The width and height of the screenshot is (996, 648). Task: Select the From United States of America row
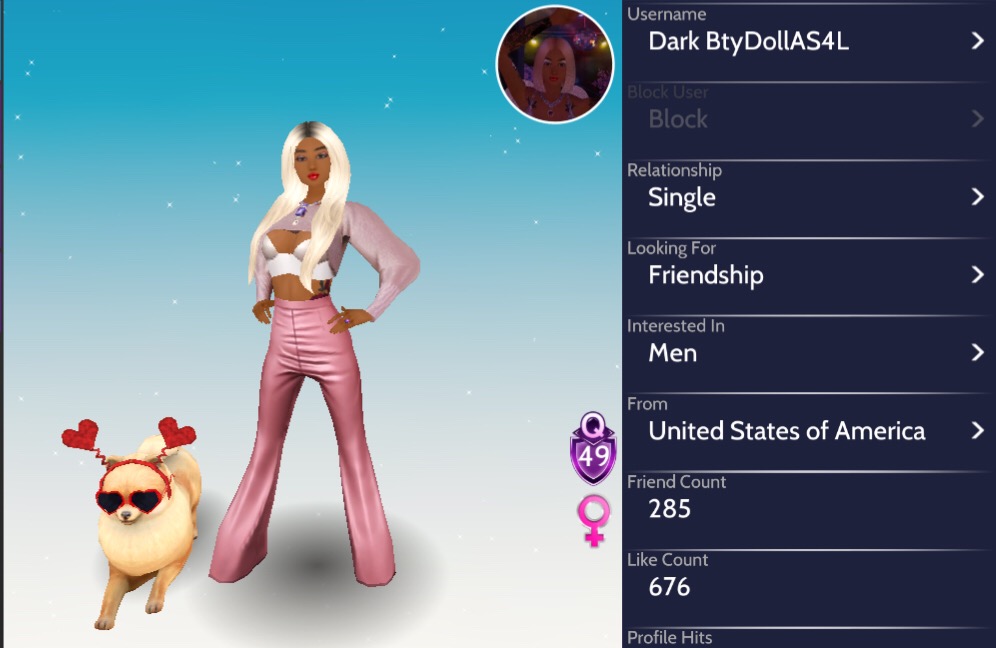[x=808, y=431]
